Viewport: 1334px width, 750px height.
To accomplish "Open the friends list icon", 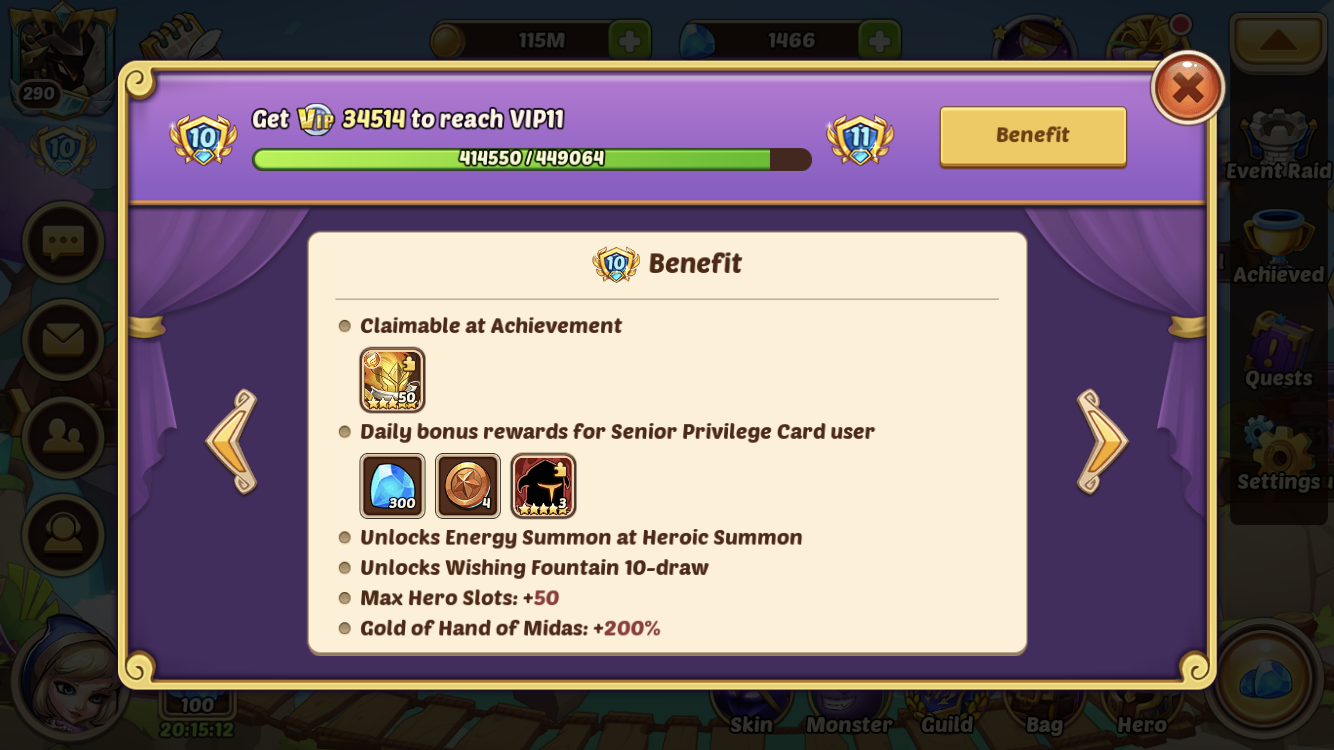I will click(x=63, y=435).
